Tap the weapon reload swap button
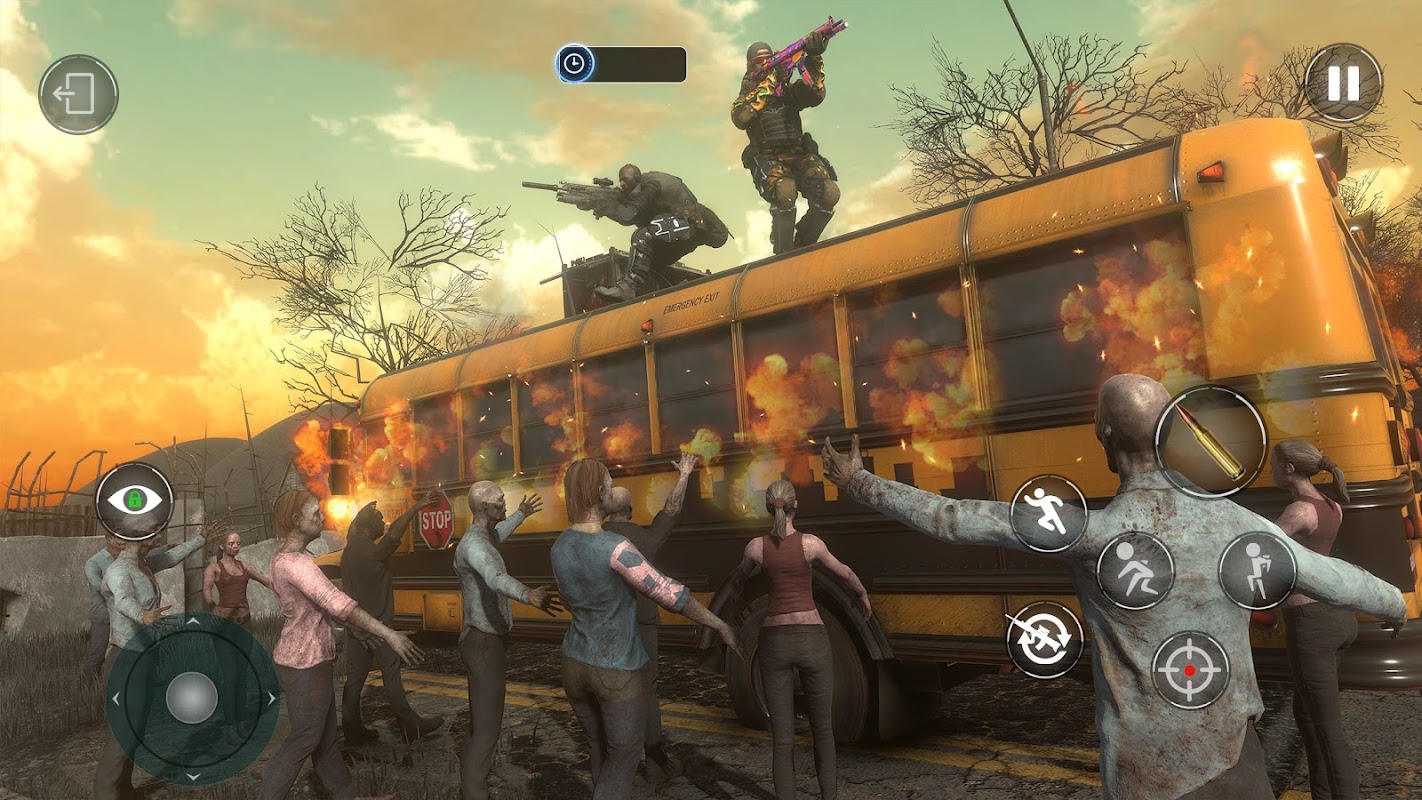This screenshot has height=800, width=1422. pyautogui.click(x=1045, y=640)
